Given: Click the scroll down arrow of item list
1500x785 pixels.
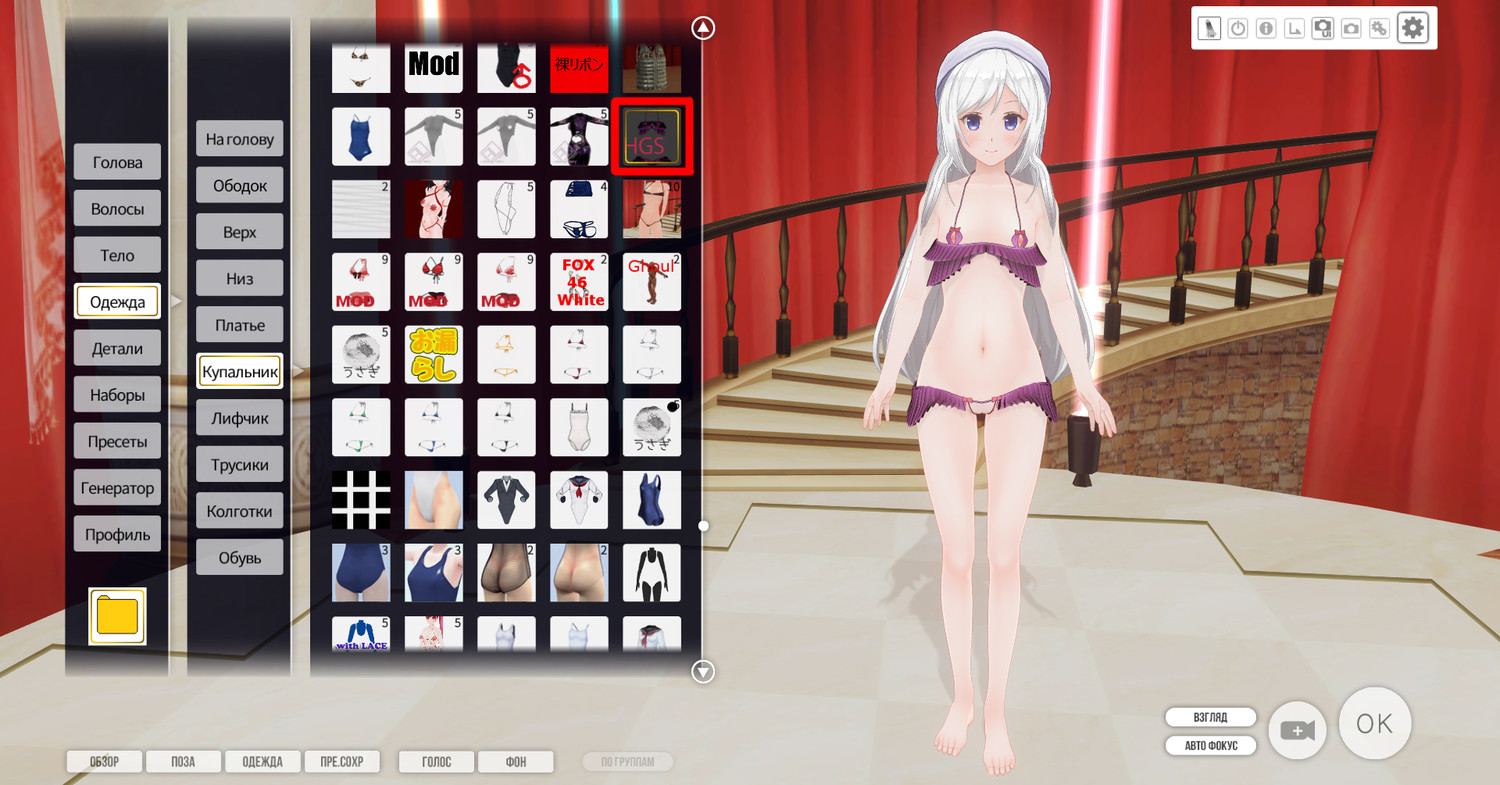Looking at the screenshot, I should pyautogui.click(x=704, y=672).
